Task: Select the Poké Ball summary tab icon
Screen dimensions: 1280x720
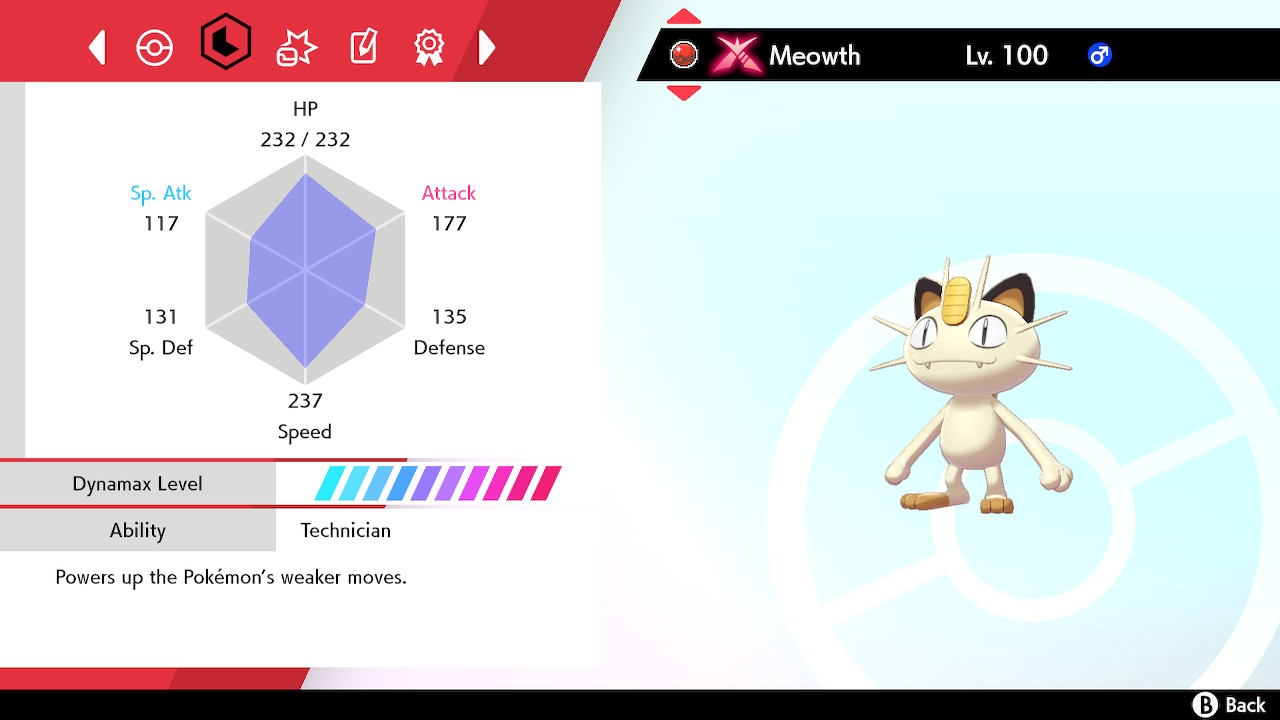Action: point(155,45)
